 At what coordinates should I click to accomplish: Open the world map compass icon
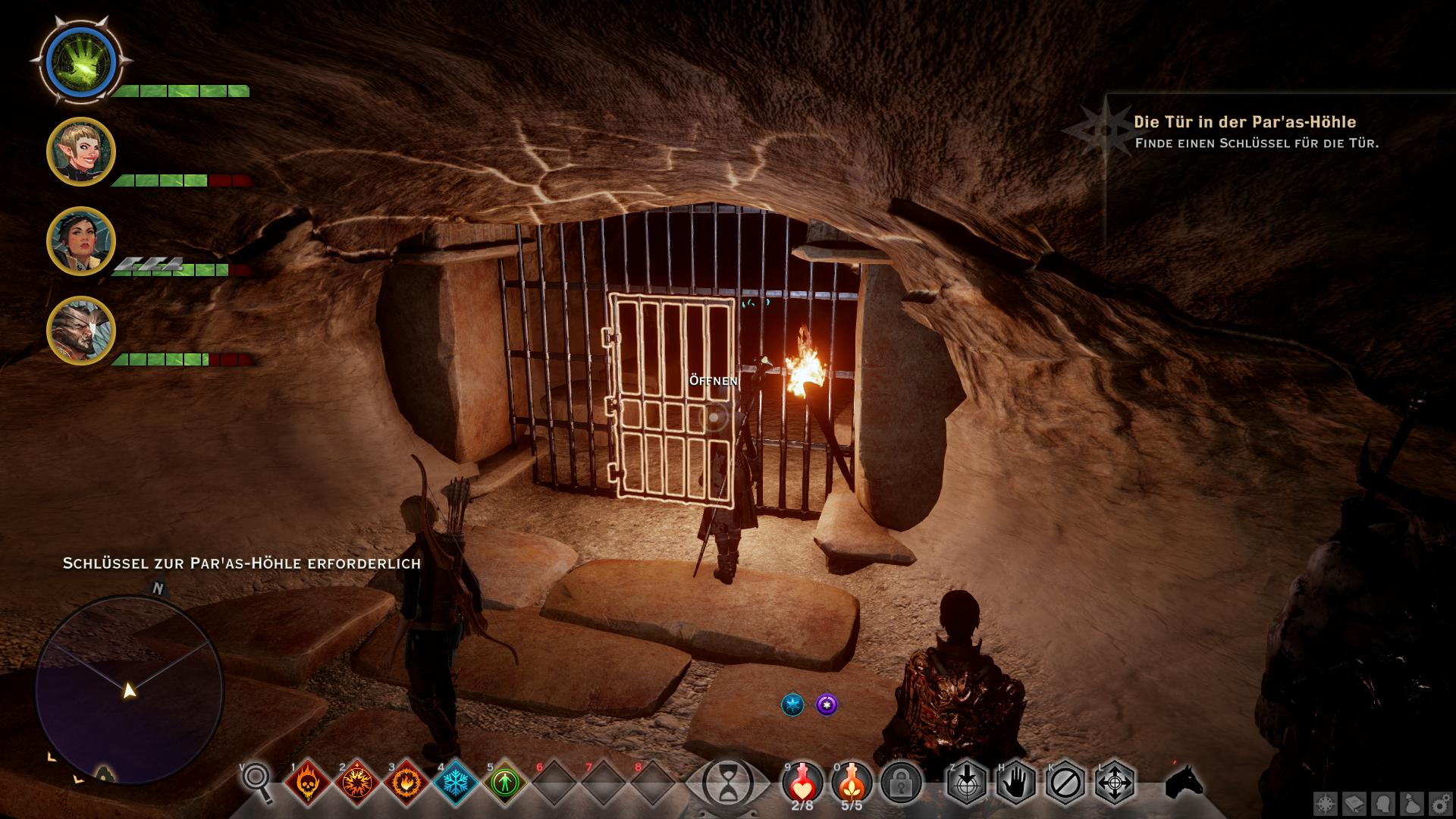(1326, 805)
